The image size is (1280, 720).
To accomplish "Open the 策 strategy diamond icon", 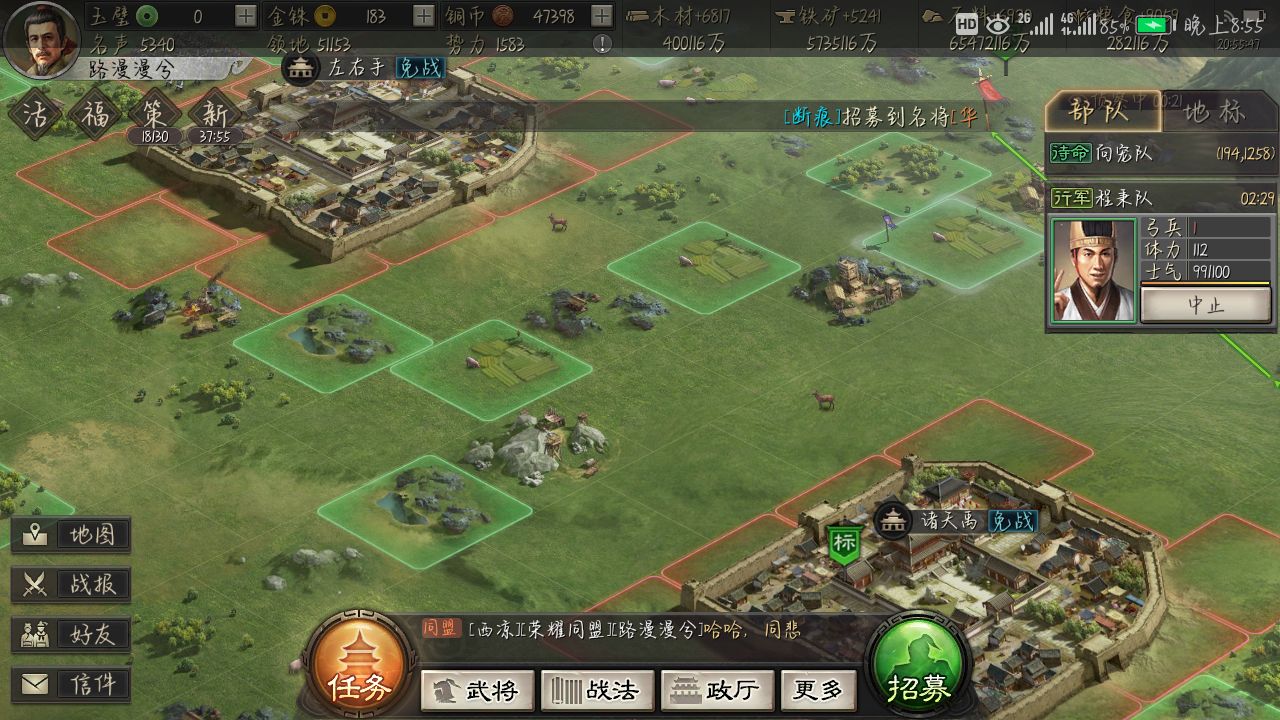I will 153,113.
